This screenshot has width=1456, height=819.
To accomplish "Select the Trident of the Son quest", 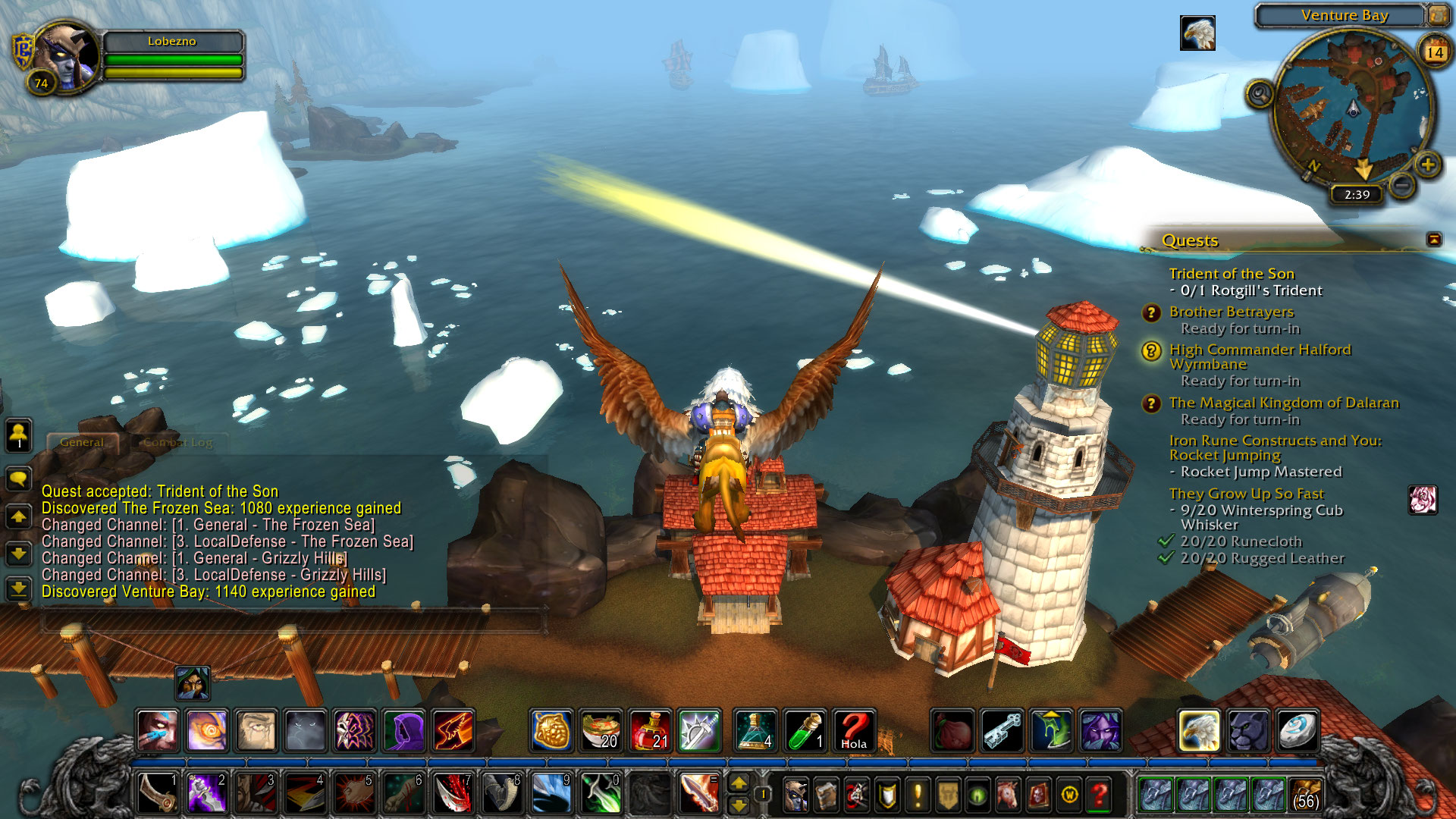I will (x=1231, y=274).
